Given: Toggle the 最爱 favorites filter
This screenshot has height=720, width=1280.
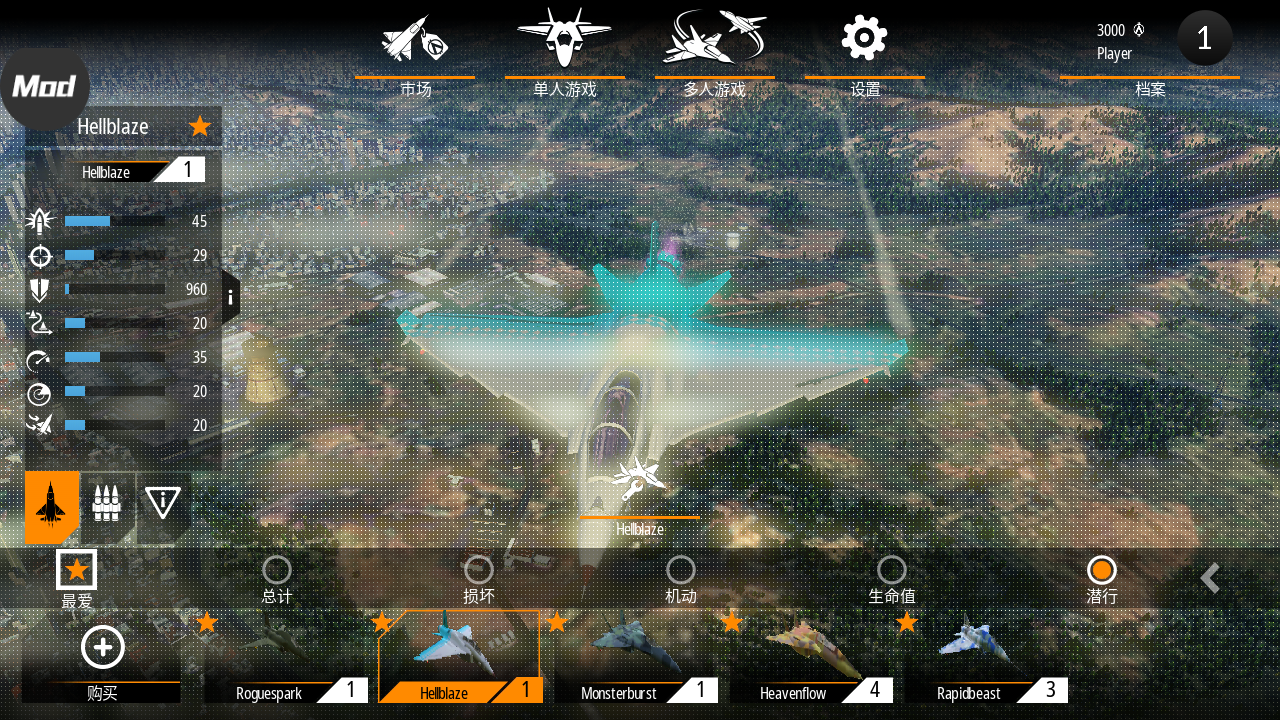Looking at the screenshot, I should (x=77, y=571).
